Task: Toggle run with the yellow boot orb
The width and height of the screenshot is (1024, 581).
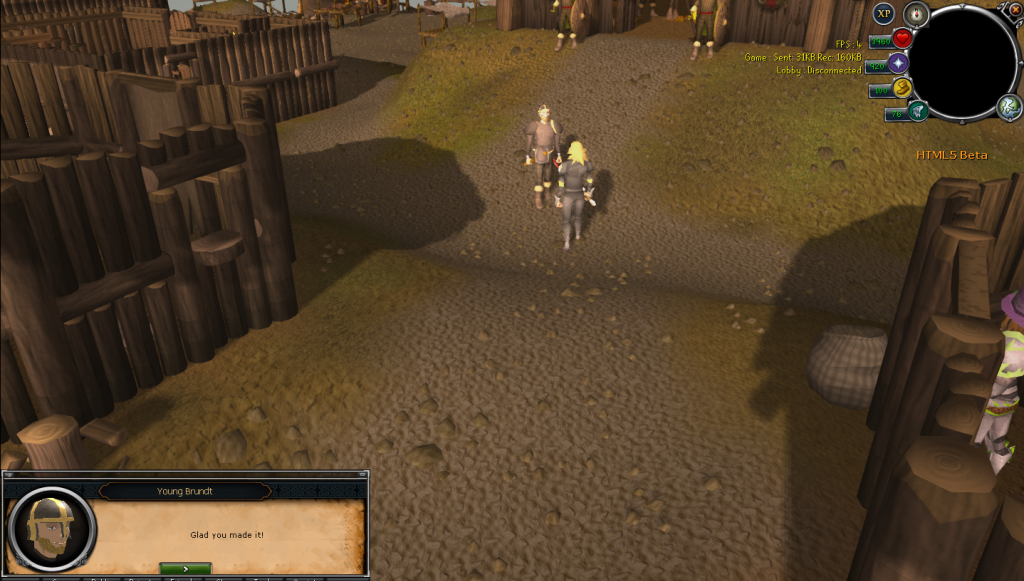Action: point(903,88)
